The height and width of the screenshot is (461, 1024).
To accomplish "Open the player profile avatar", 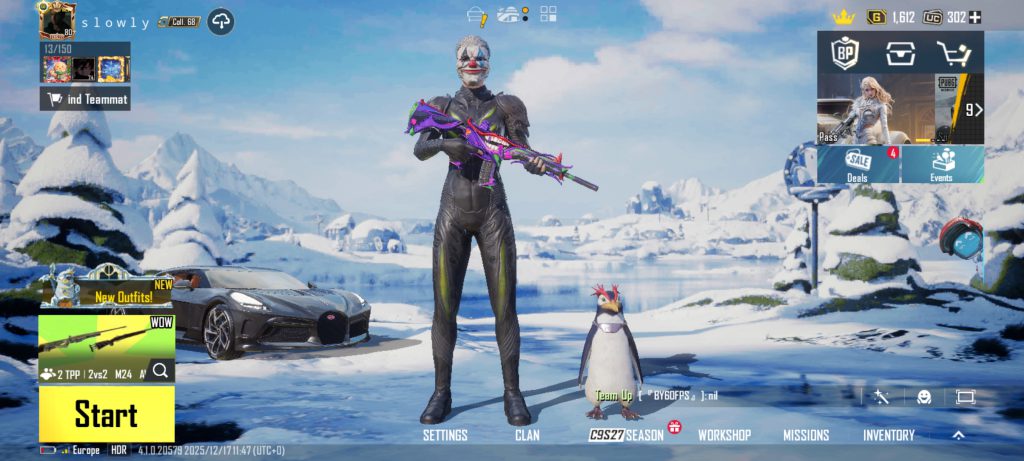I will tap(57, 20).
